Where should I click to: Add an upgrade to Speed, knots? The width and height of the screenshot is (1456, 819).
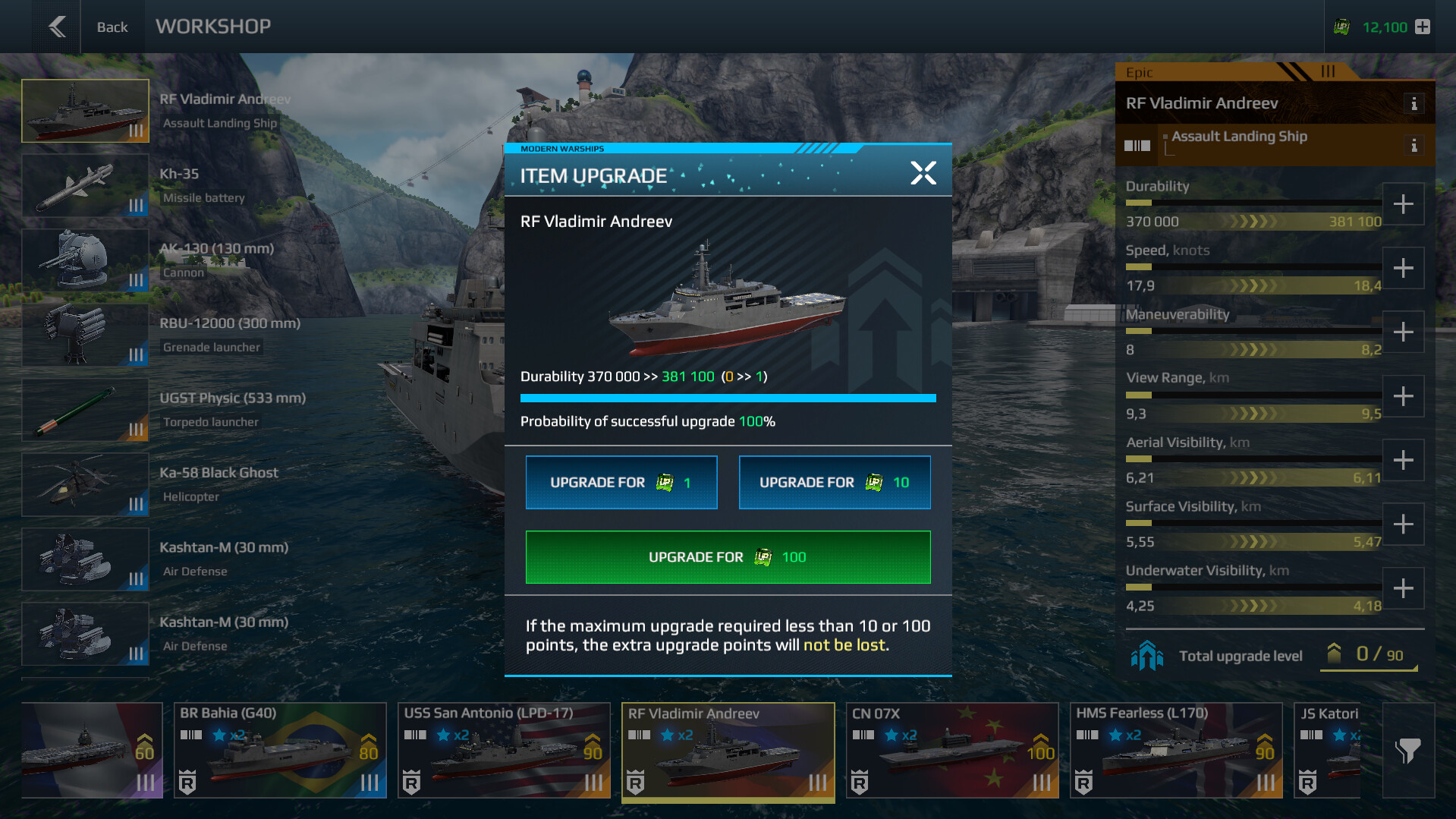(x=1403, y=268)
